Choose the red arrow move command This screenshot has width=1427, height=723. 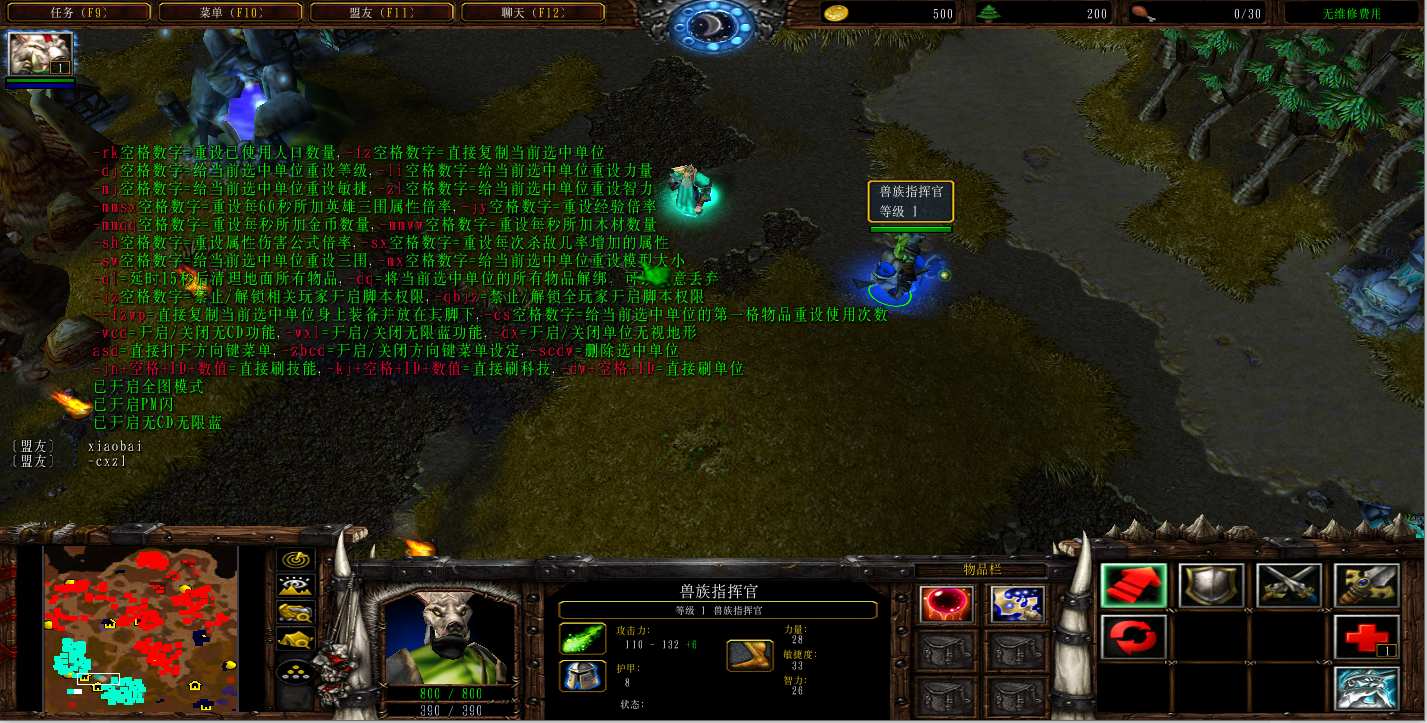click(1134, 586)
